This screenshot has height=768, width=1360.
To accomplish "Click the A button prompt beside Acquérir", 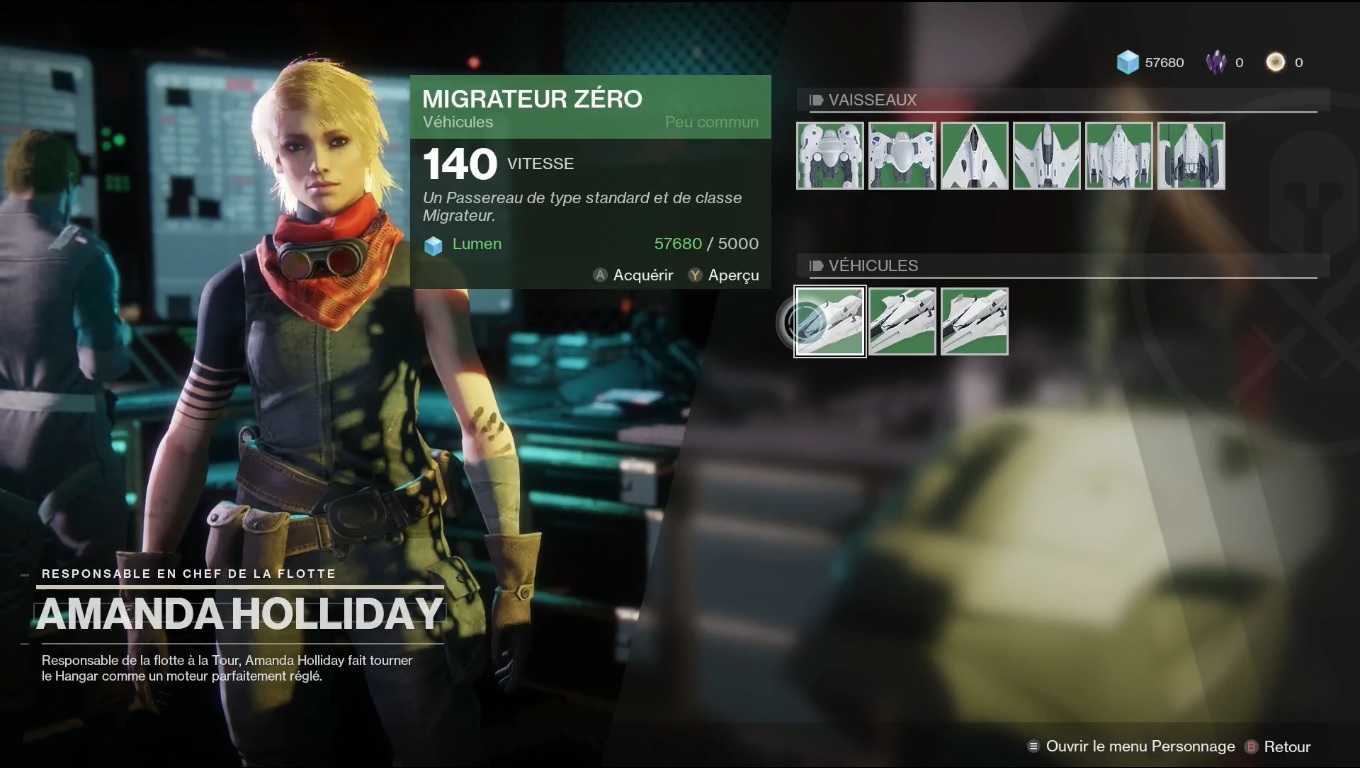I will click(x=601, y=275).
